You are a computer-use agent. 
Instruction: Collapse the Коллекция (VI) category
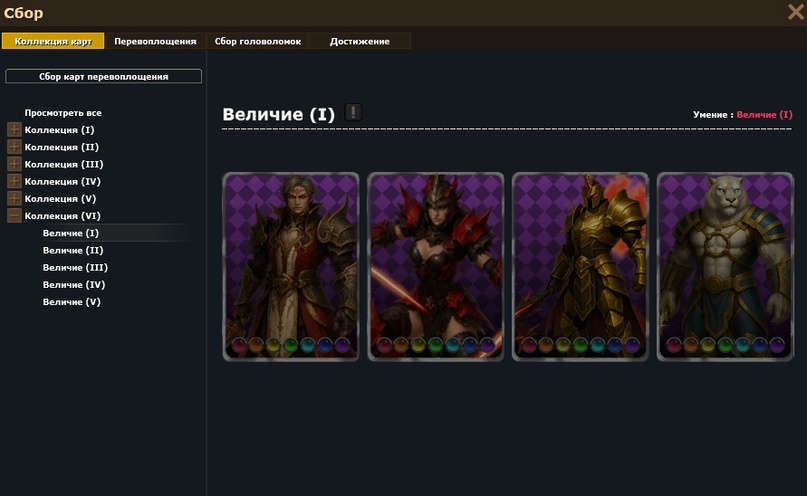[x=14, y=215]
